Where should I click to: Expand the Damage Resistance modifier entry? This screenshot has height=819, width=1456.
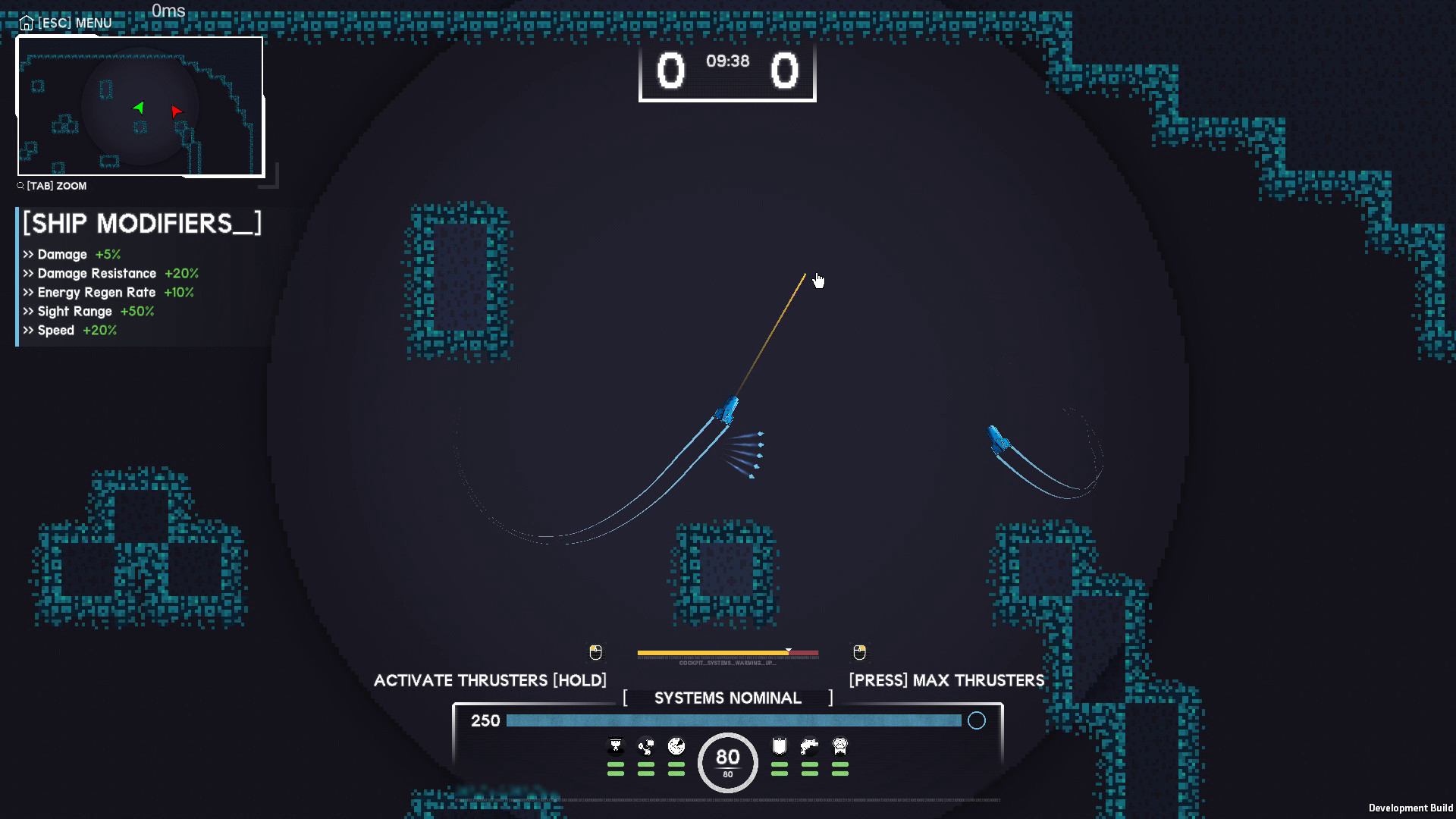point(111,273)
